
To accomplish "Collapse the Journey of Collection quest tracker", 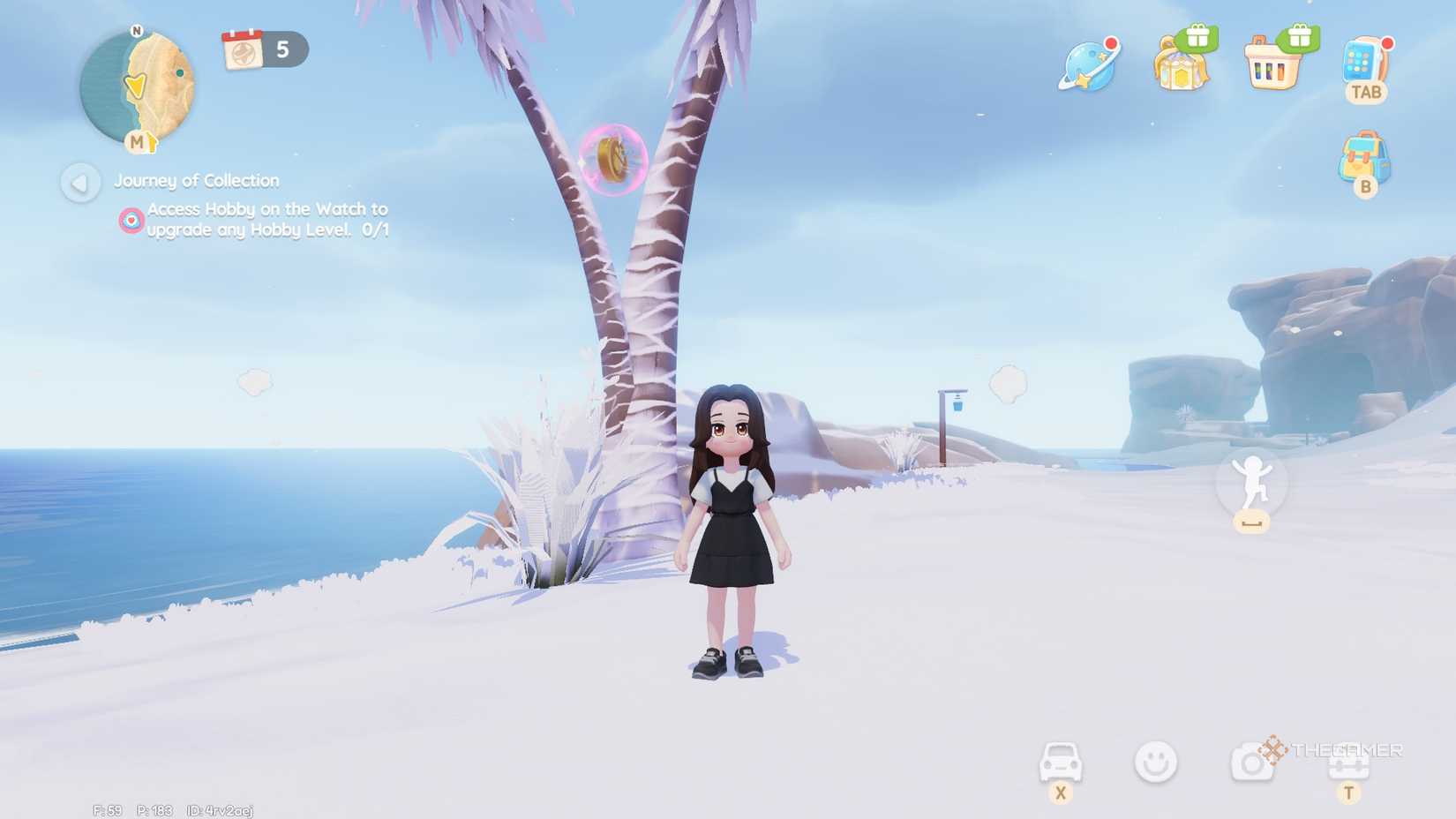I will [80, 183].
